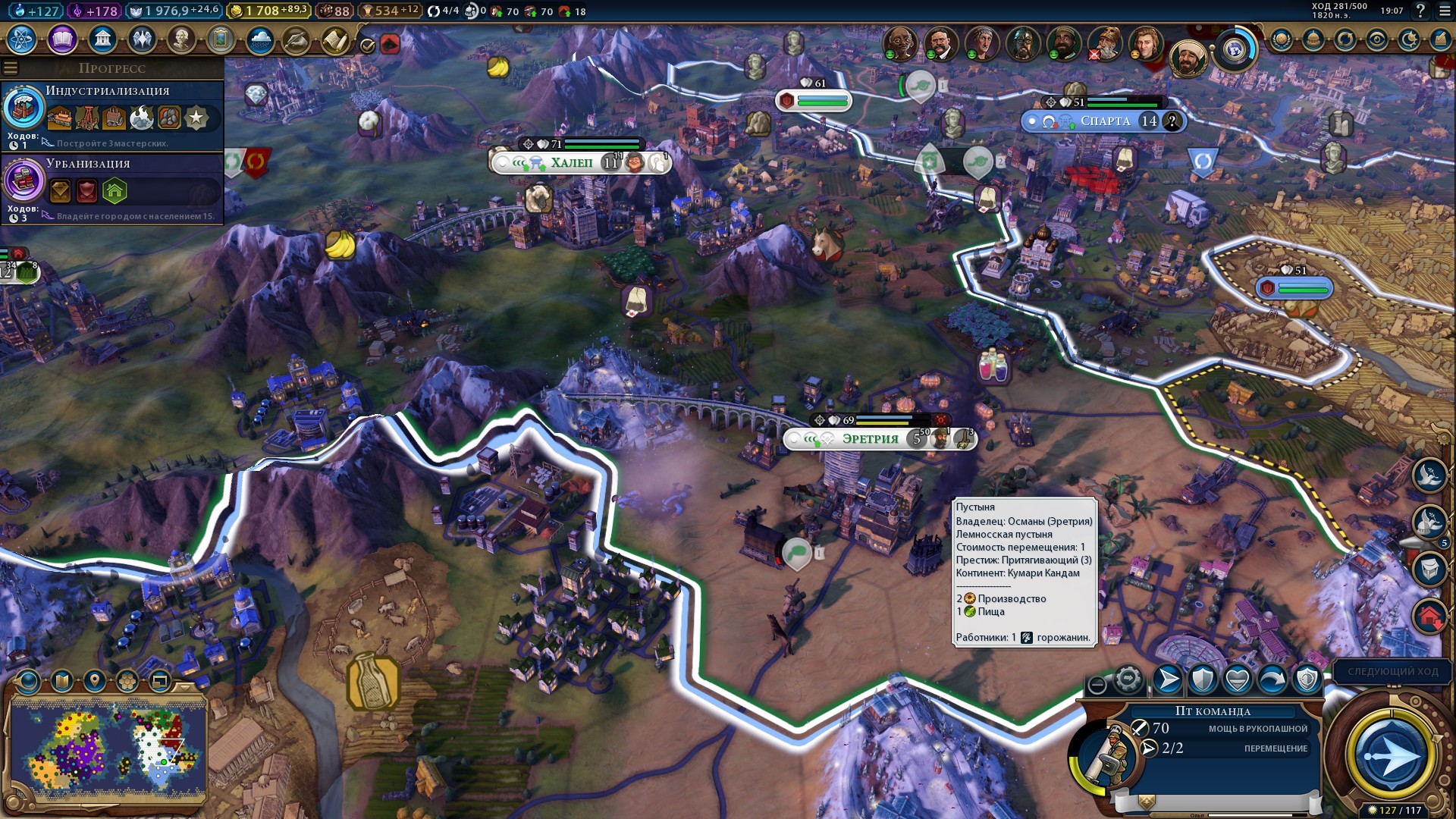The height and width of the screenshot is (819, 1456).
Task: Fortify the unit with the shield action
Action: click(x=1202, y=680)
